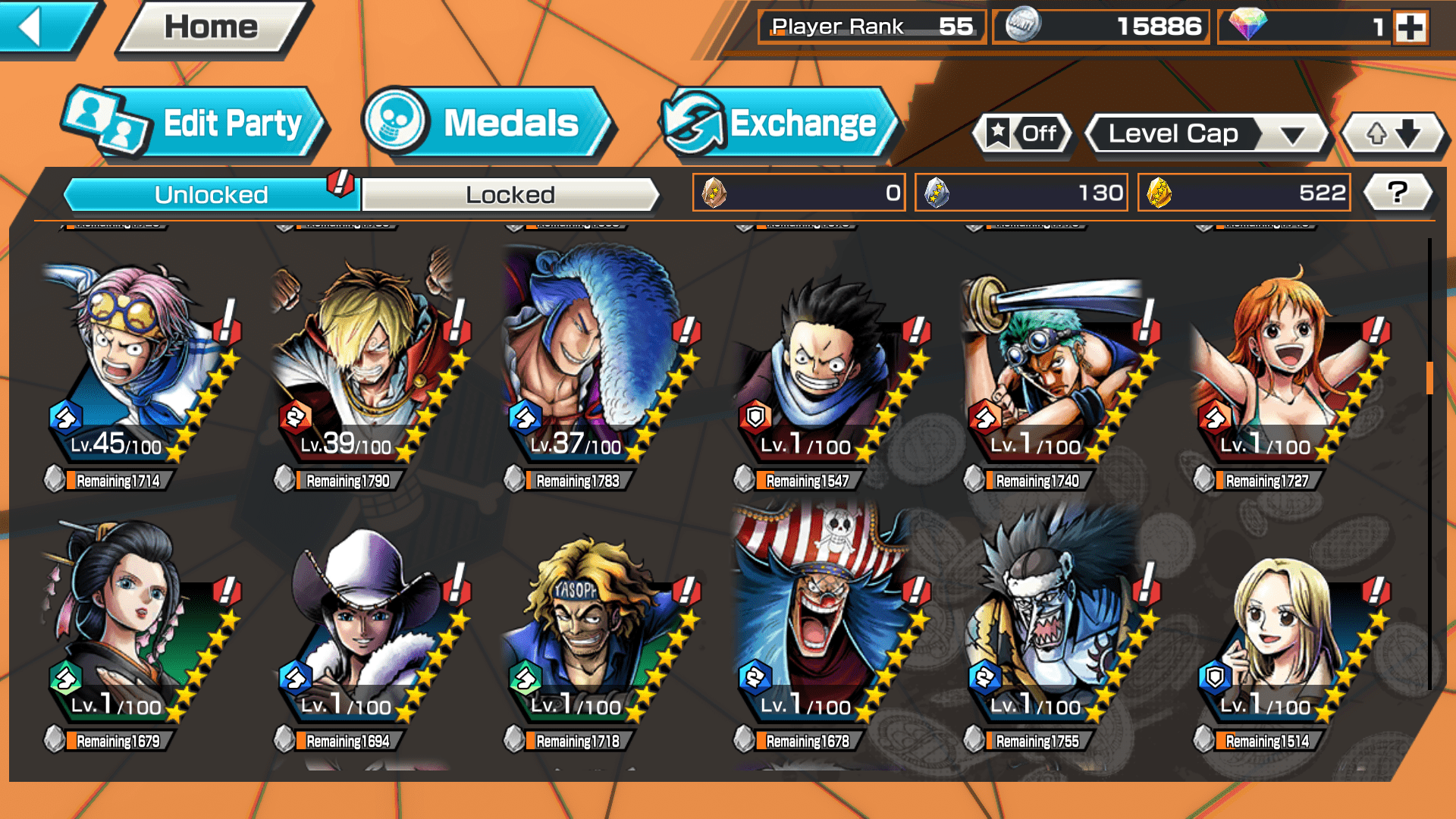
Task: Select the Unlocked characters tab
Action: 211,195
